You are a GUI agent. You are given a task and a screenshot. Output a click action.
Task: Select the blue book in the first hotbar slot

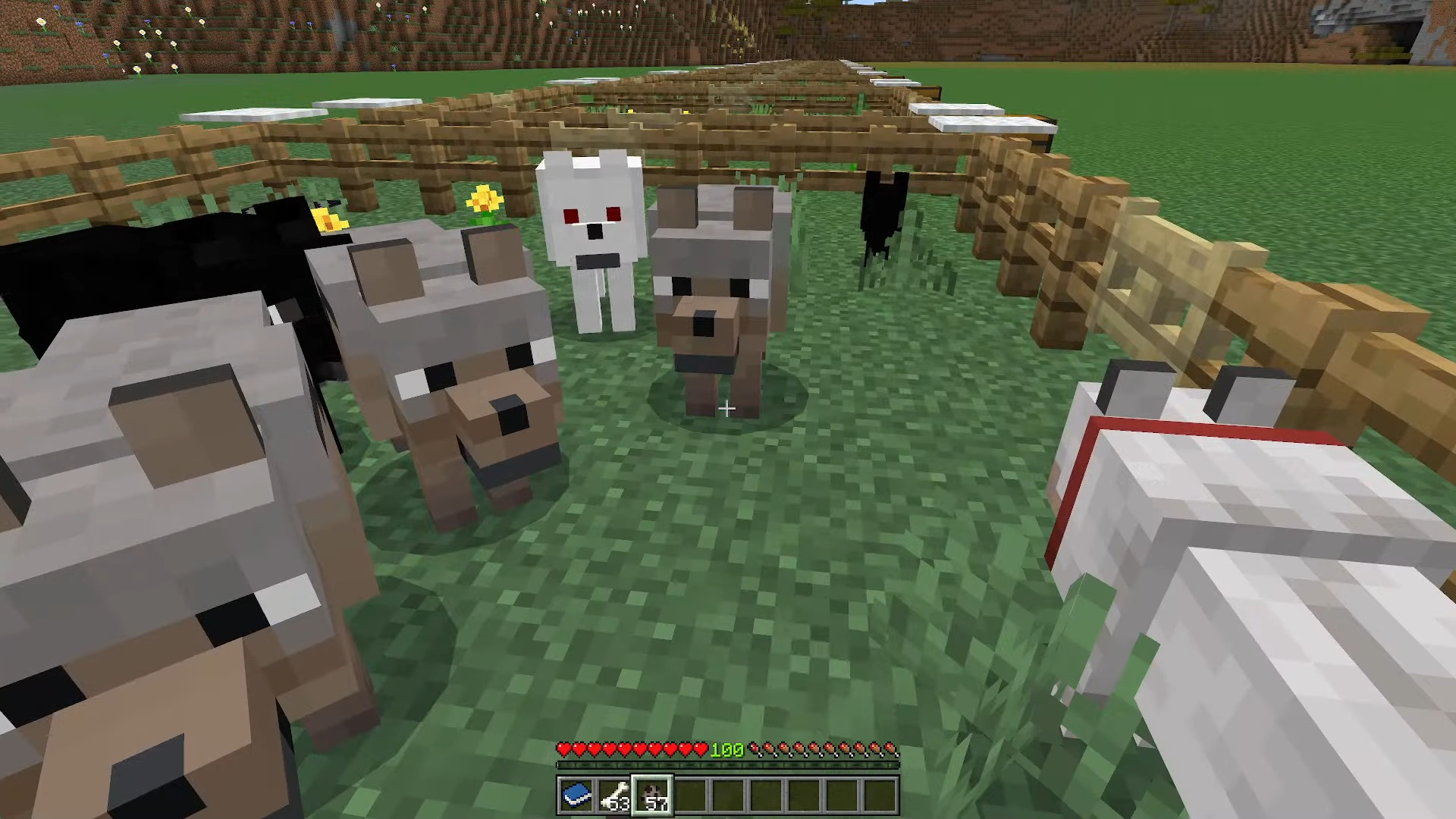[577, 794]
